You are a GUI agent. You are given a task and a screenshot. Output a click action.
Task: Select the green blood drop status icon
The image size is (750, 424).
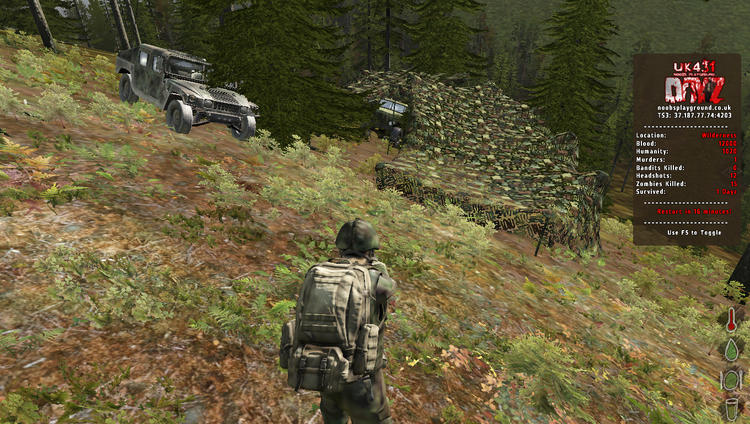(731, 350)
